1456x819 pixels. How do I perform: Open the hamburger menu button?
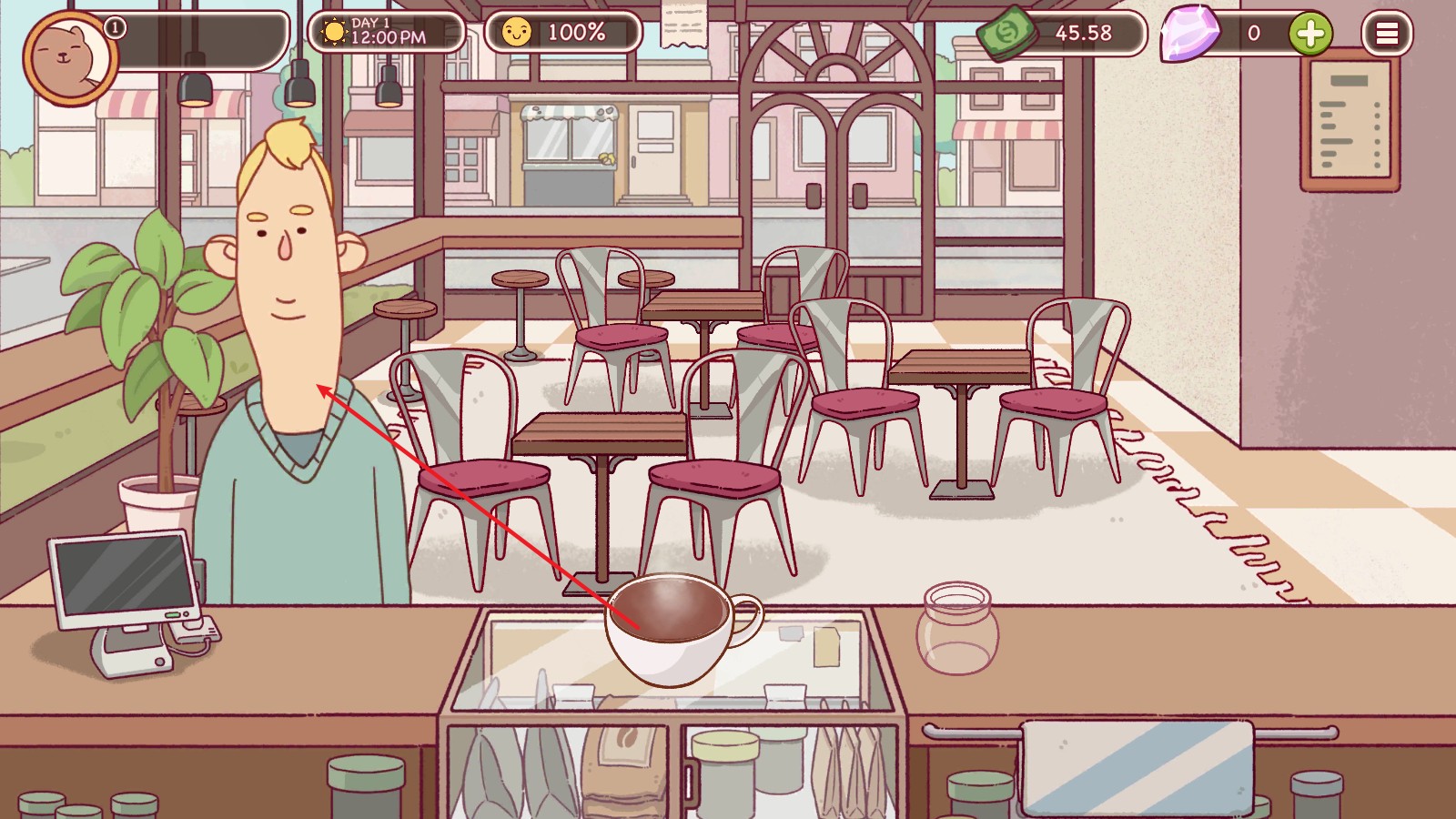click(x=1387, y=34)
